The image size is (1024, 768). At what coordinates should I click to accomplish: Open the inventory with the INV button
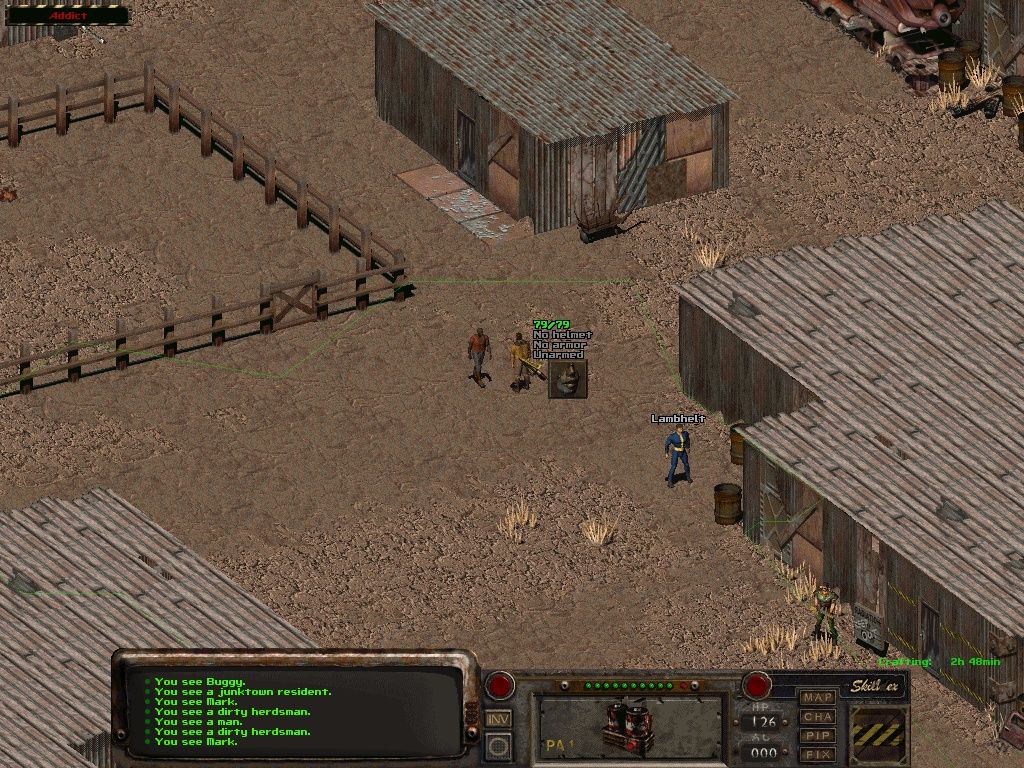pos(498,718)
